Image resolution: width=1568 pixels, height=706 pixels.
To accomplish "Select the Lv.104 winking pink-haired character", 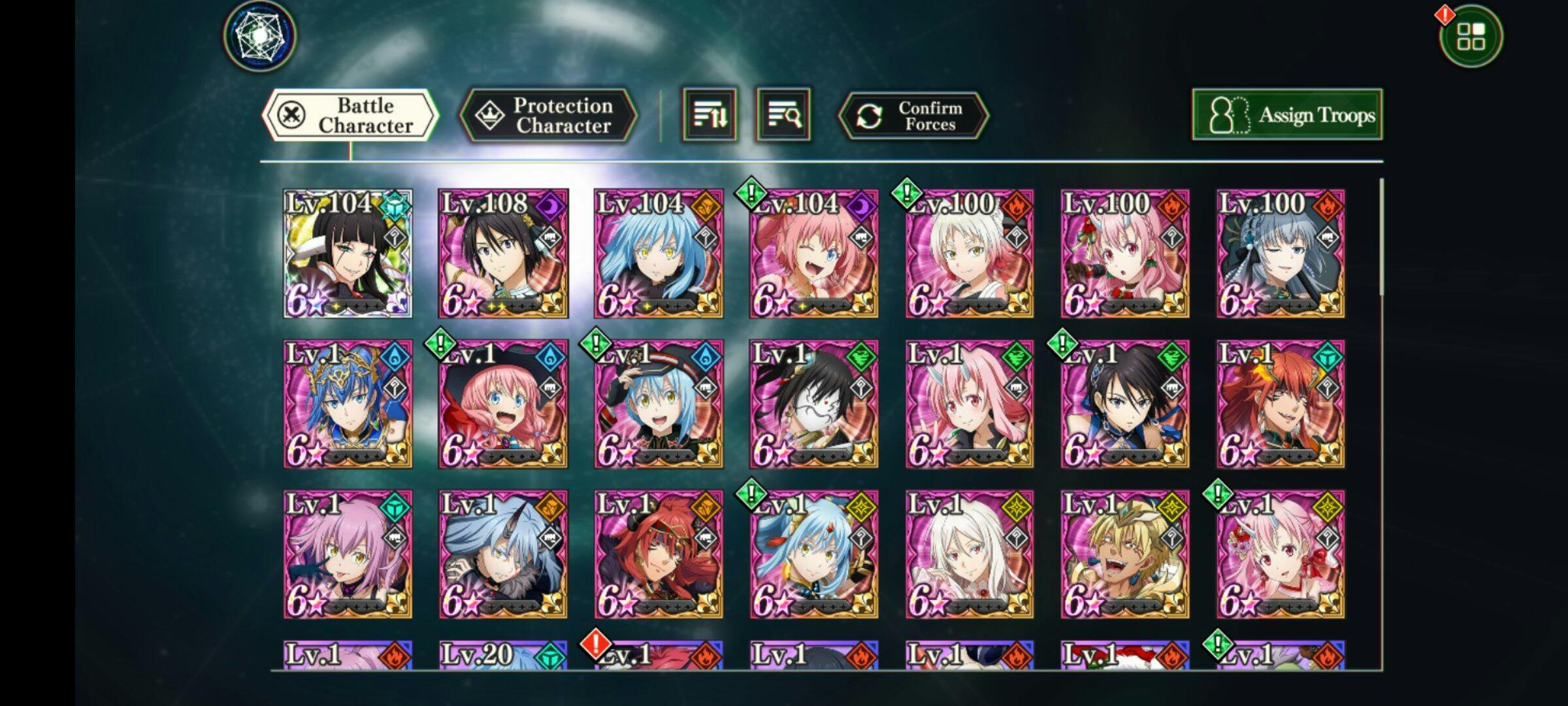I will (x=814, y=254).
